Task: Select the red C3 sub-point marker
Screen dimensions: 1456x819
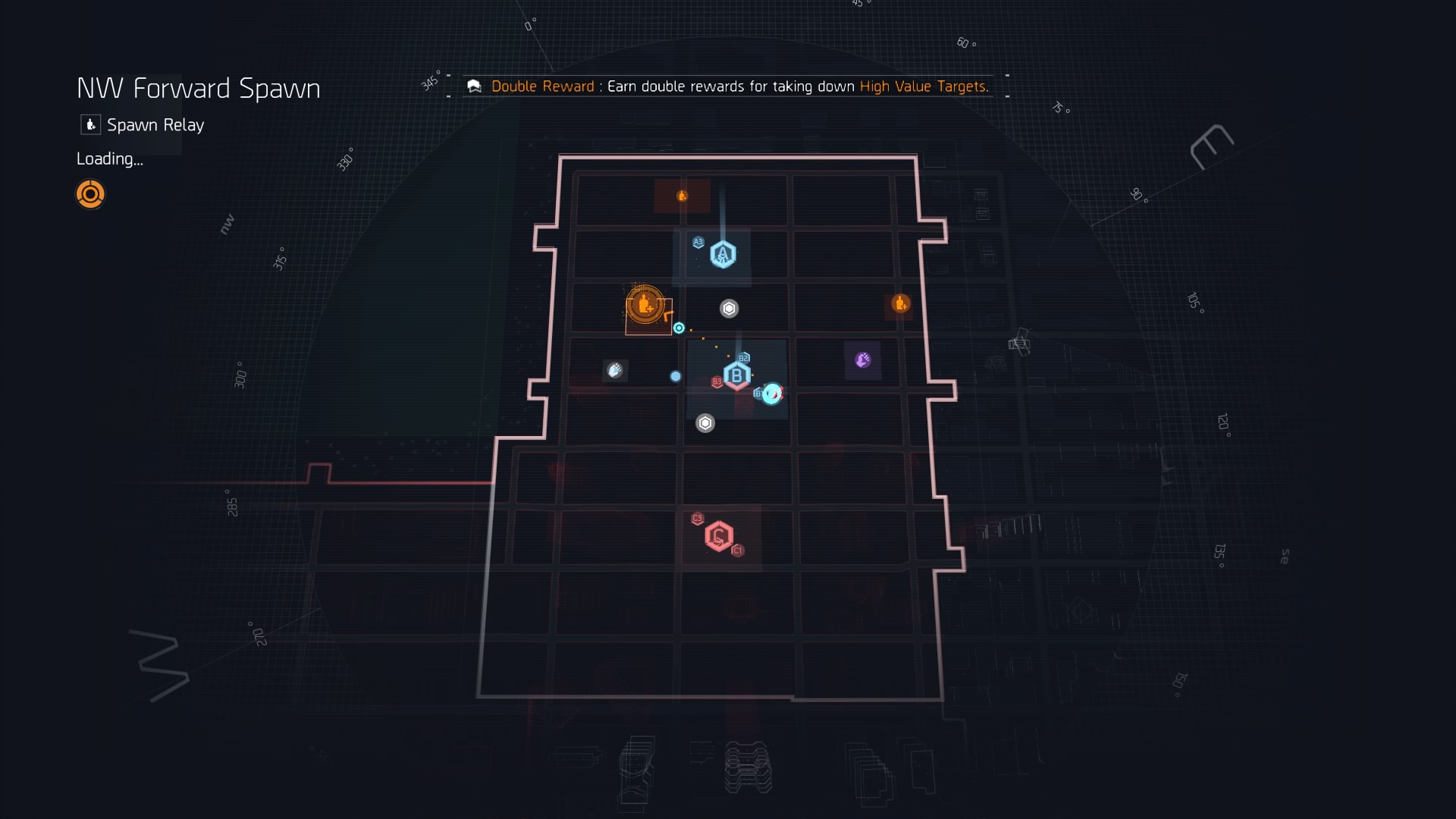Action: [698, 519]
